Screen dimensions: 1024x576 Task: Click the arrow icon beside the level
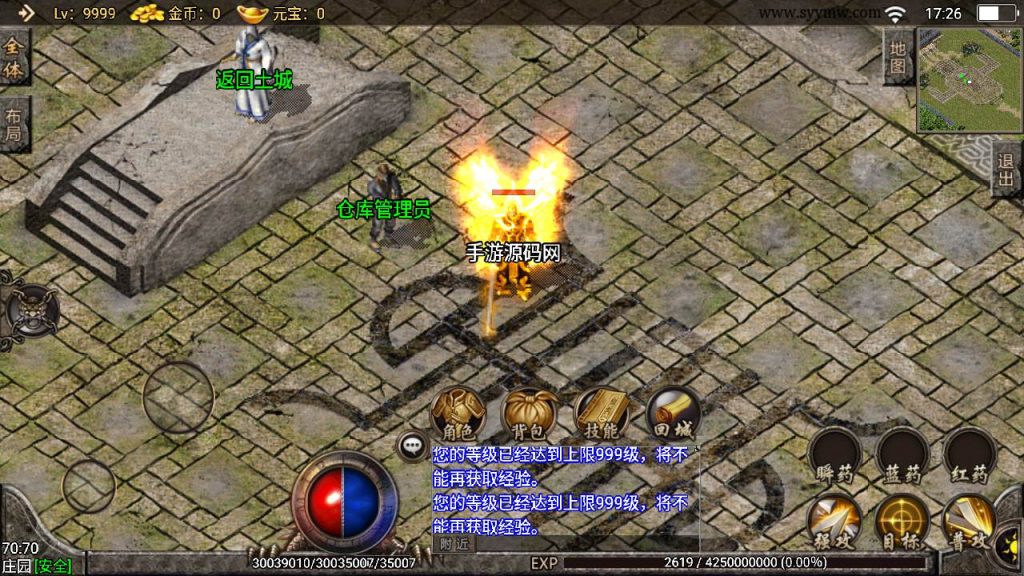[26, 13]
